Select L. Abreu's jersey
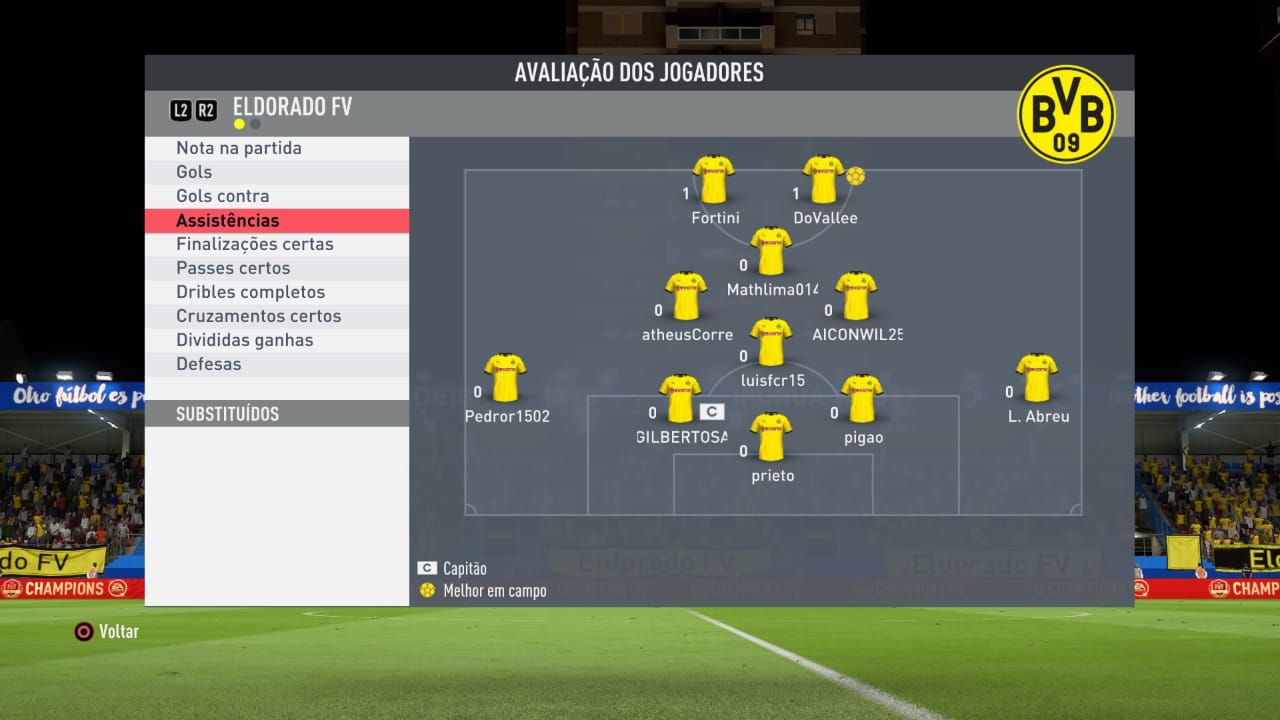The width and height of the screenshot is (1280, 720). pyautogui.click(x=1037, y=378)
